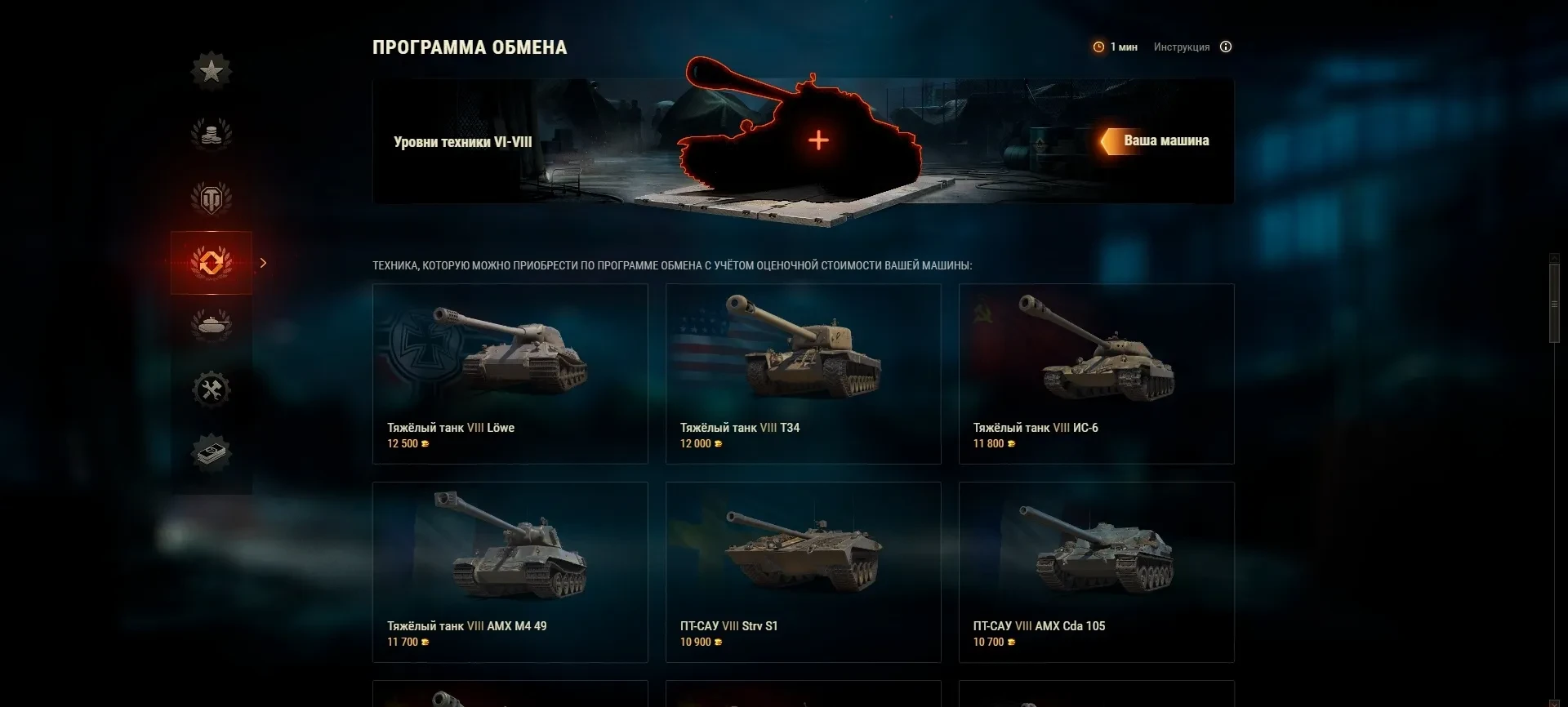The image size is (1568, 707).
Task: Open the banknotes stack sidebar section
Action: tap(212, 452)
